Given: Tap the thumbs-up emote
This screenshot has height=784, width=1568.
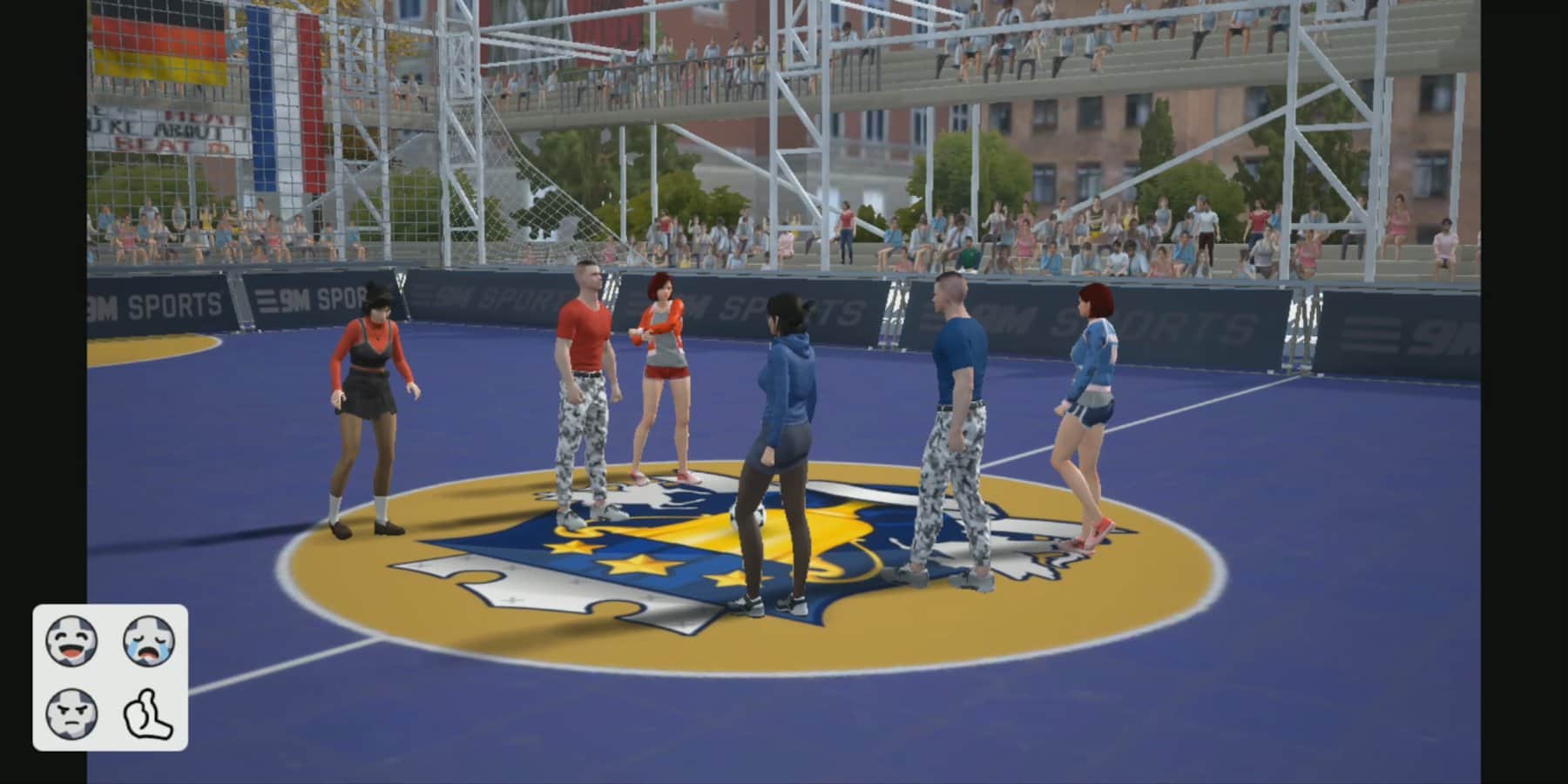Looking at the screenshot, I should (148, 713).
